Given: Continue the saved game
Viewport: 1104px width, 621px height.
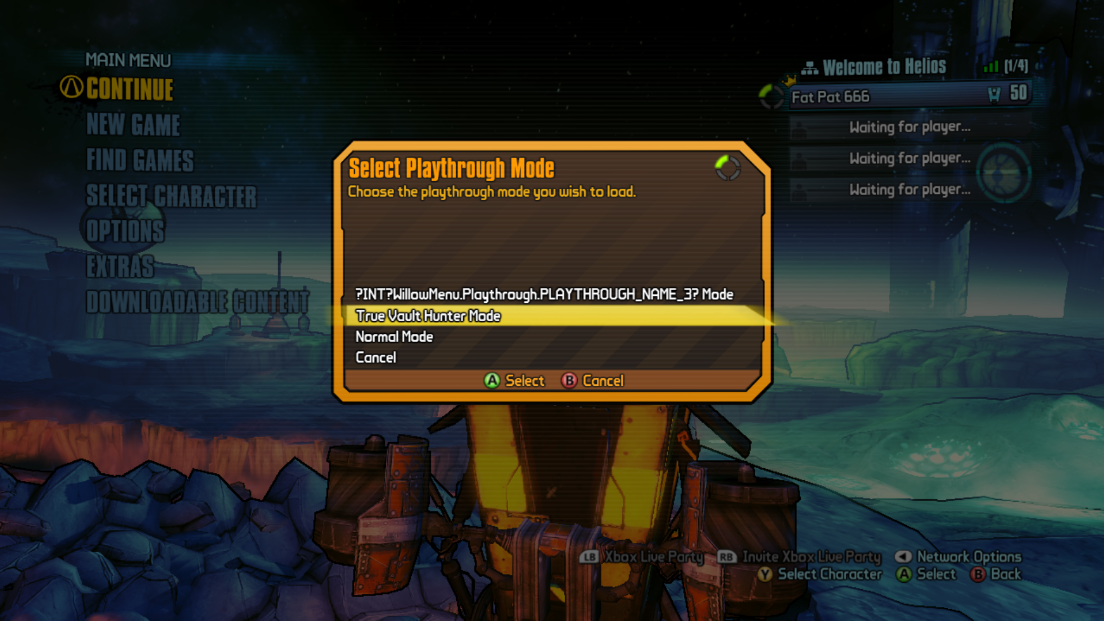Looking at the screenshot, I should (x=129, y=90).
